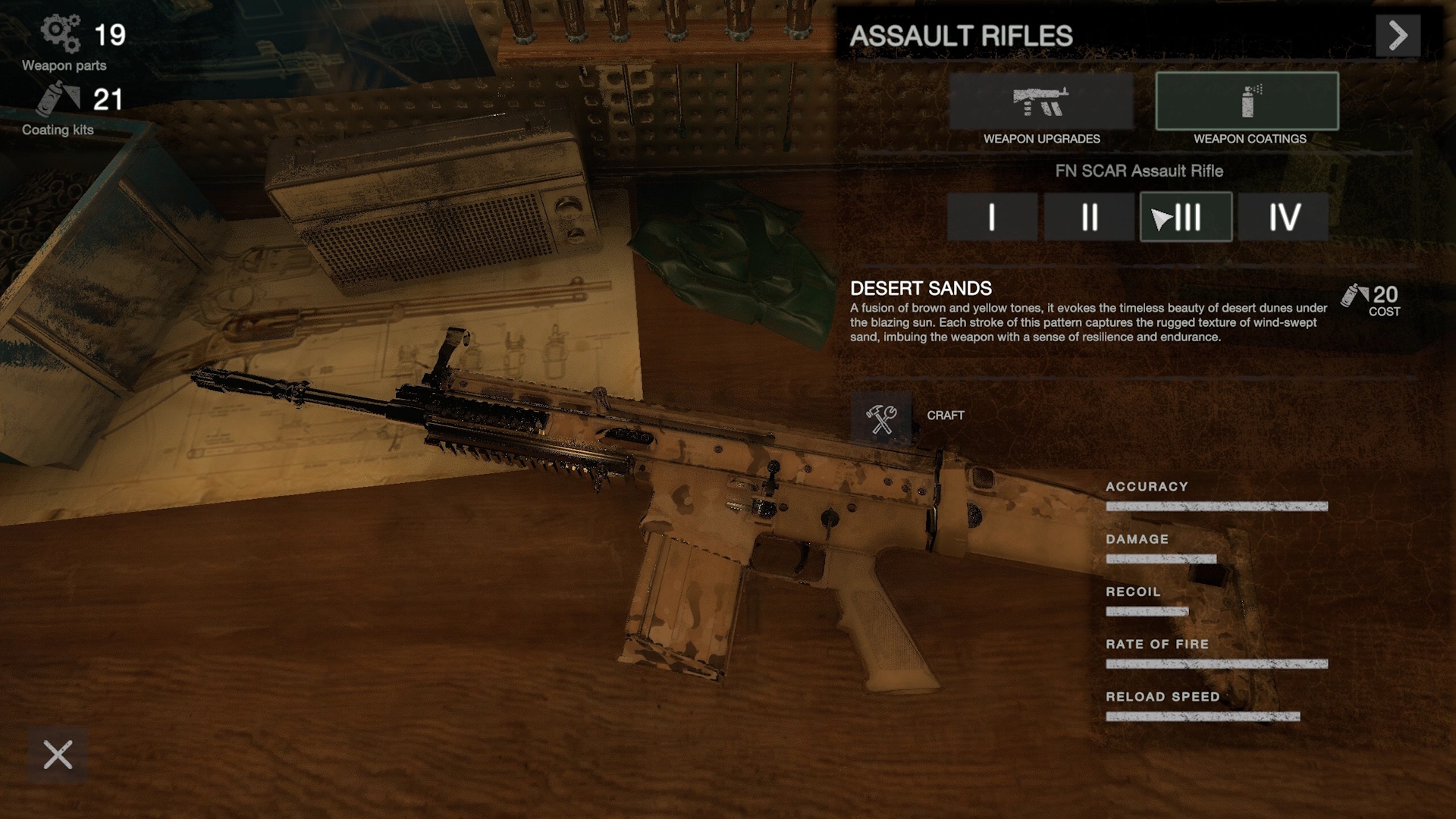The image size is (1456, 819).
Task: Choose coating tier II
Action: (1089, 217)
